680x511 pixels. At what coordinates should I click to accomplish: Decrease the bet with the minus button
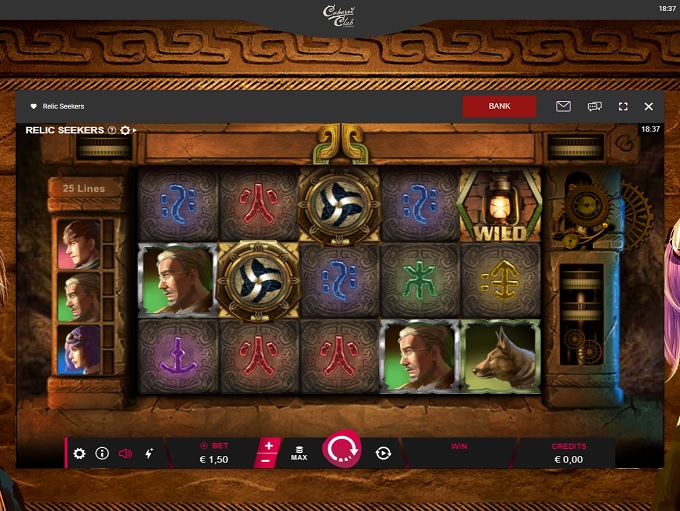pyautogui.click(x=265, y=461)
